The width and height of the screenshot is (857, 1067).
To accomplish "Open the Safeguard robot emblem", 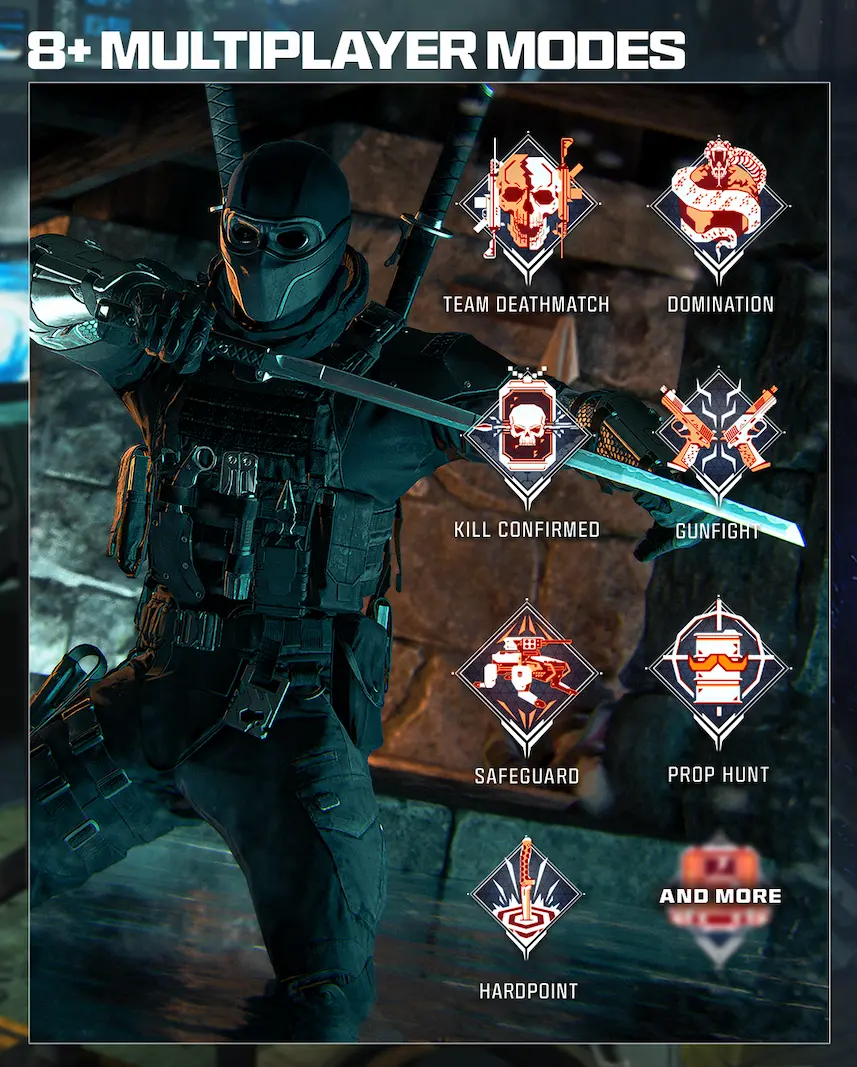I will 526,672.
